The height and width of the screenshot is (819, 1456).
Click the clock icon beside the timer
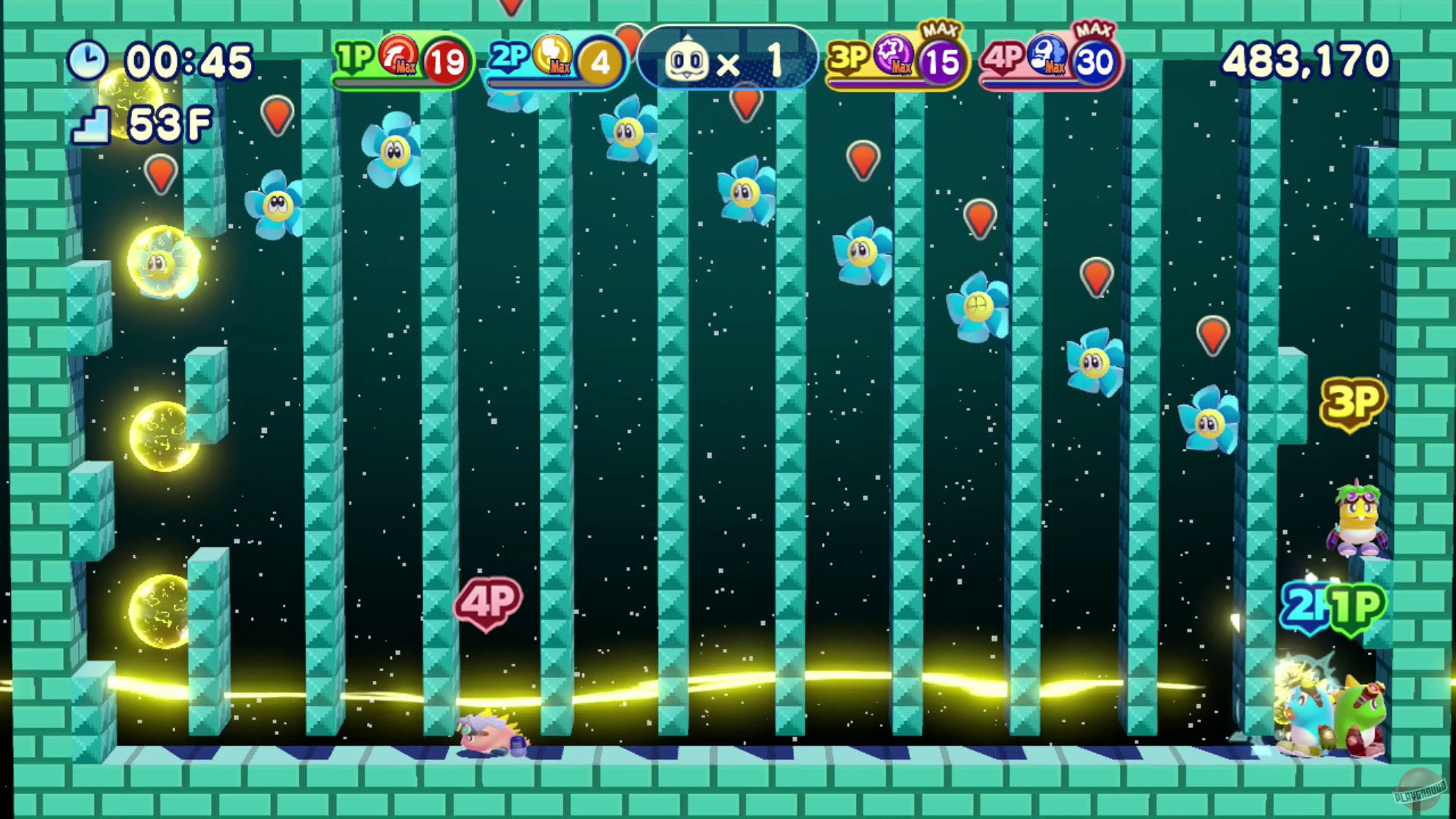click(x=89, y=58)
